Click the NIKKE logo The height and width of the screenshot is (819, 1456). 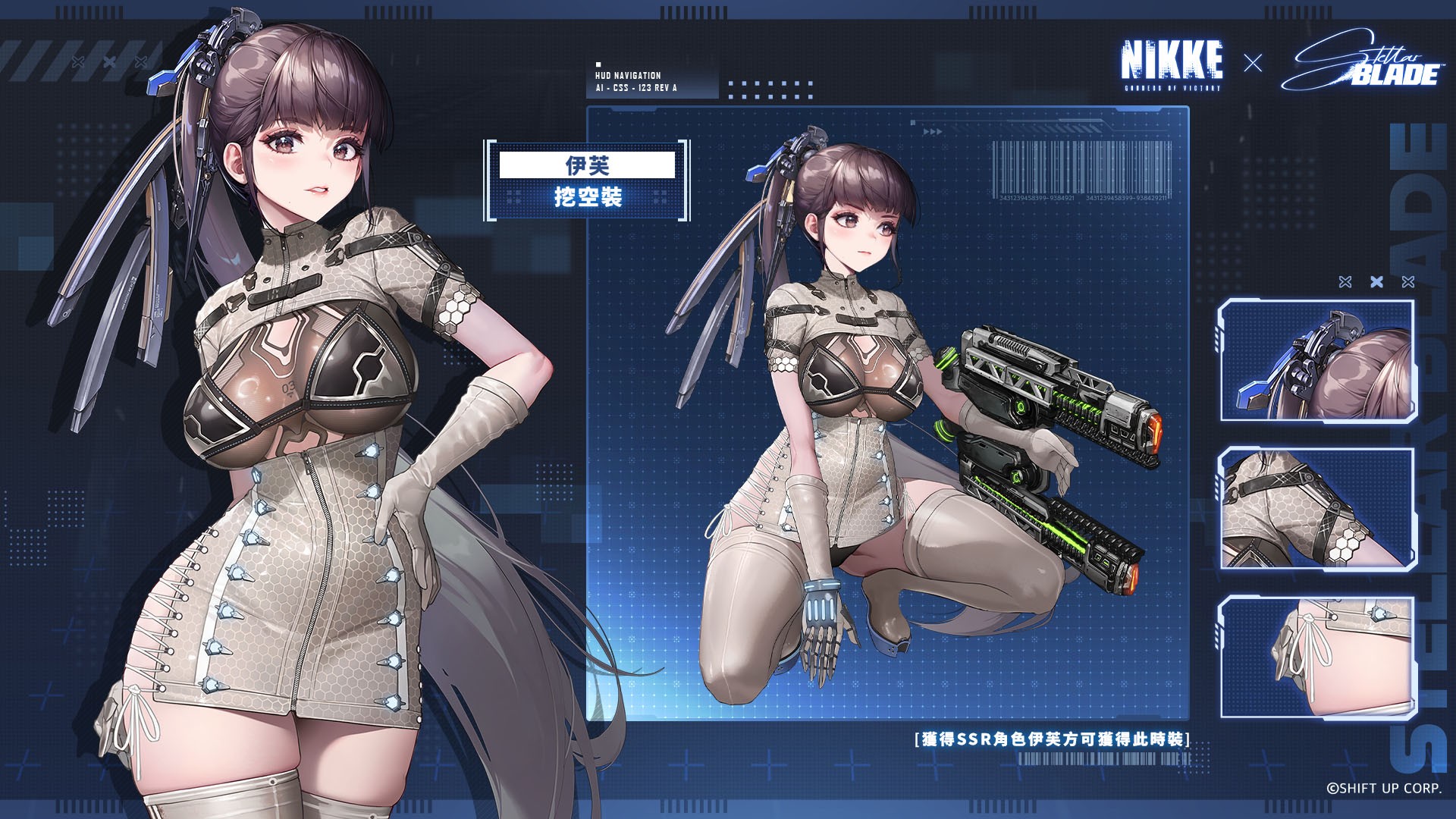coord(1172,64)
